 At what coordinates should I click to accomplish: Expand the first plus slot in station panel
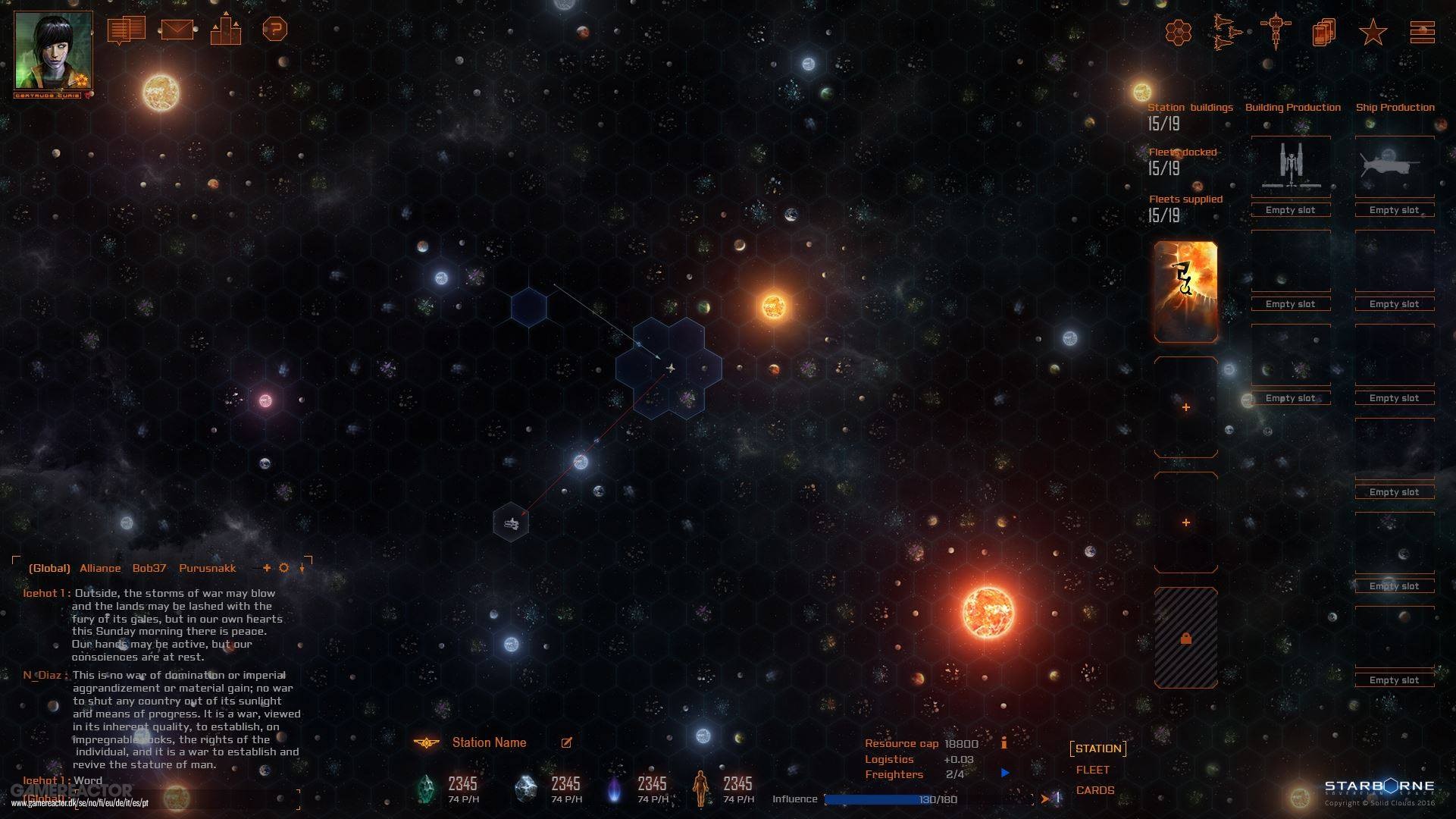point(1185,406)
